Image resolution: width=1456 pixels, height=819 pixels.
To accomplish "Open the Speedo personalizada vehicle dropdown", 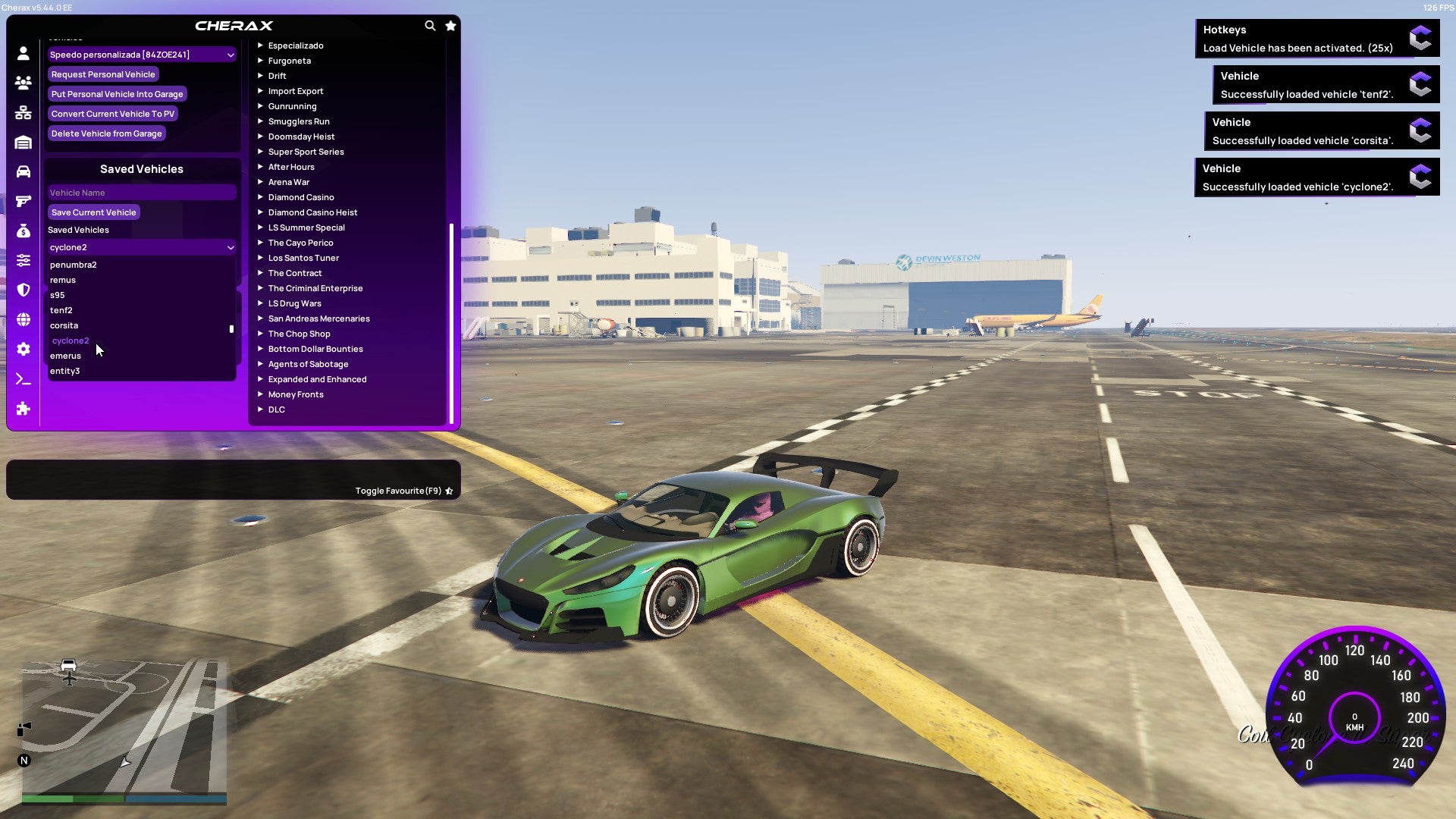I will 141,54.
